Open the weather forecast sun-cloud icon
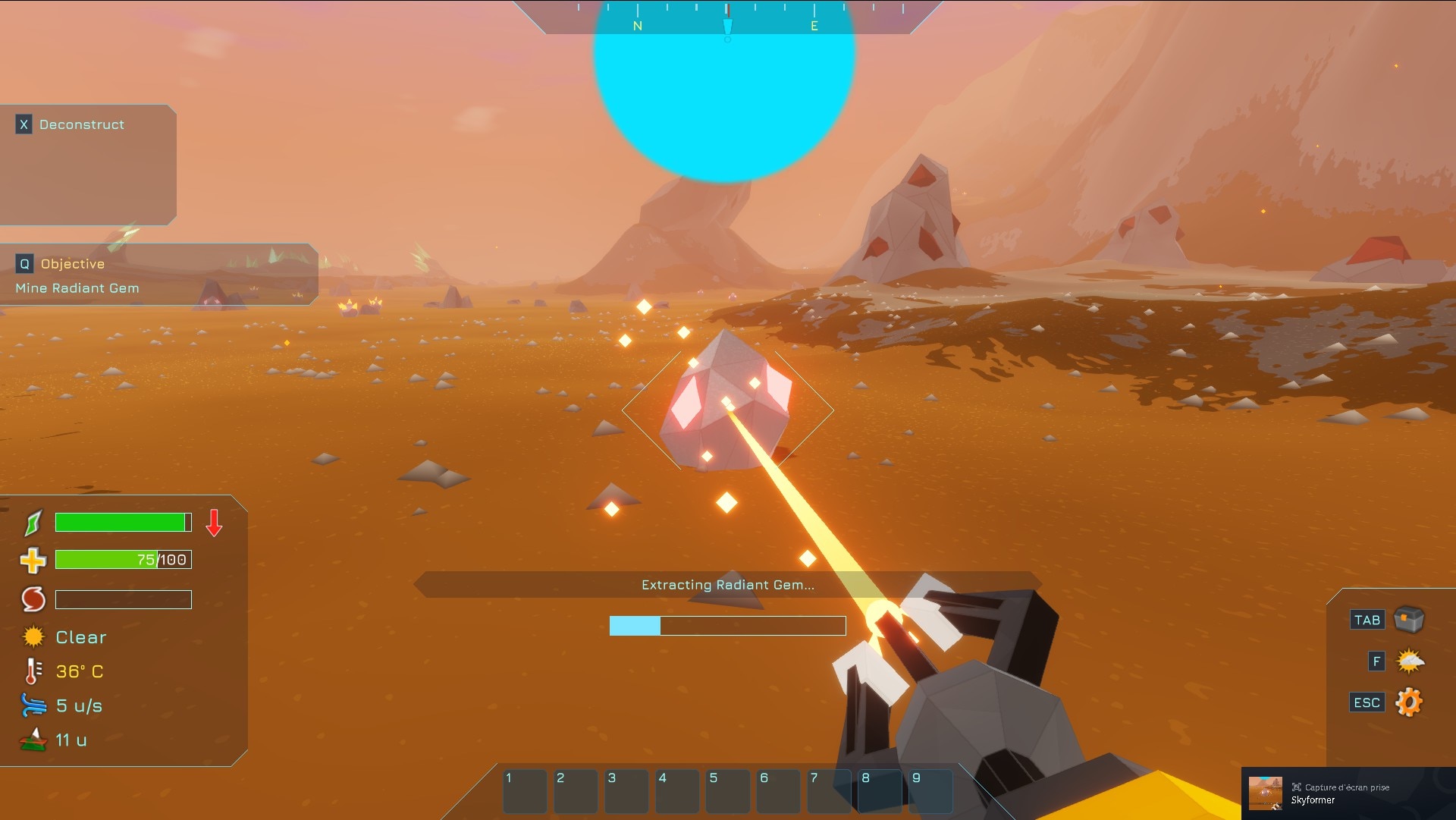 pos(1410,661)
